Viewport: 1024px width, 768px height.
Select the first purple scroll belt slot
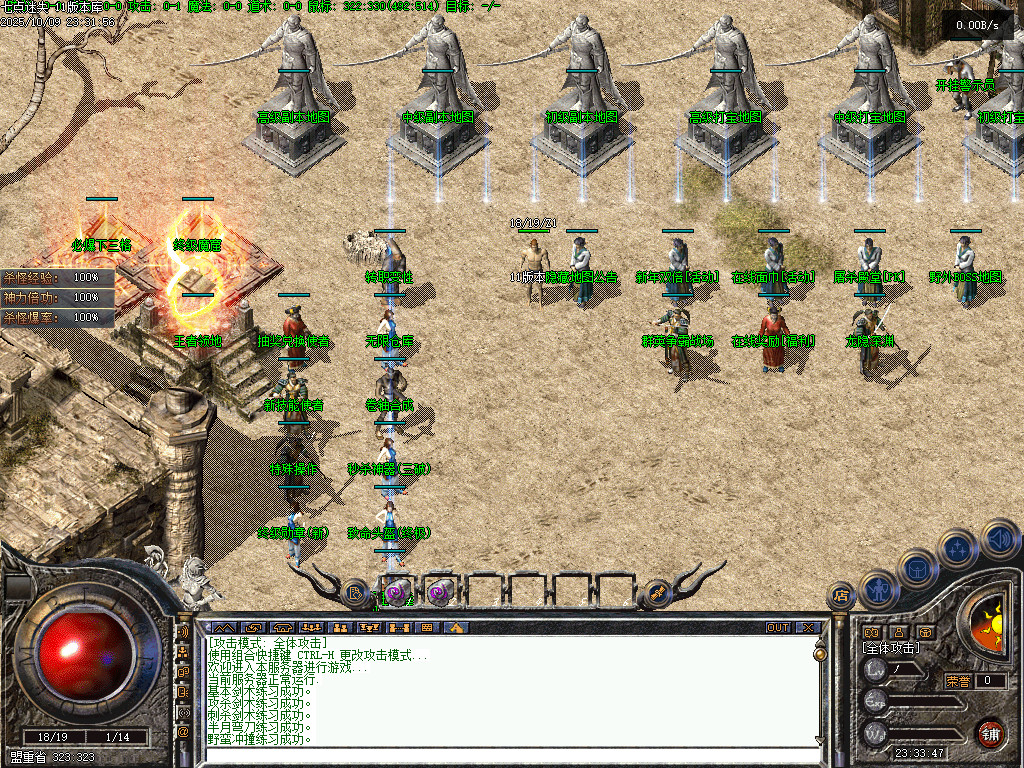pyautogui.click(x=396, y=592)
